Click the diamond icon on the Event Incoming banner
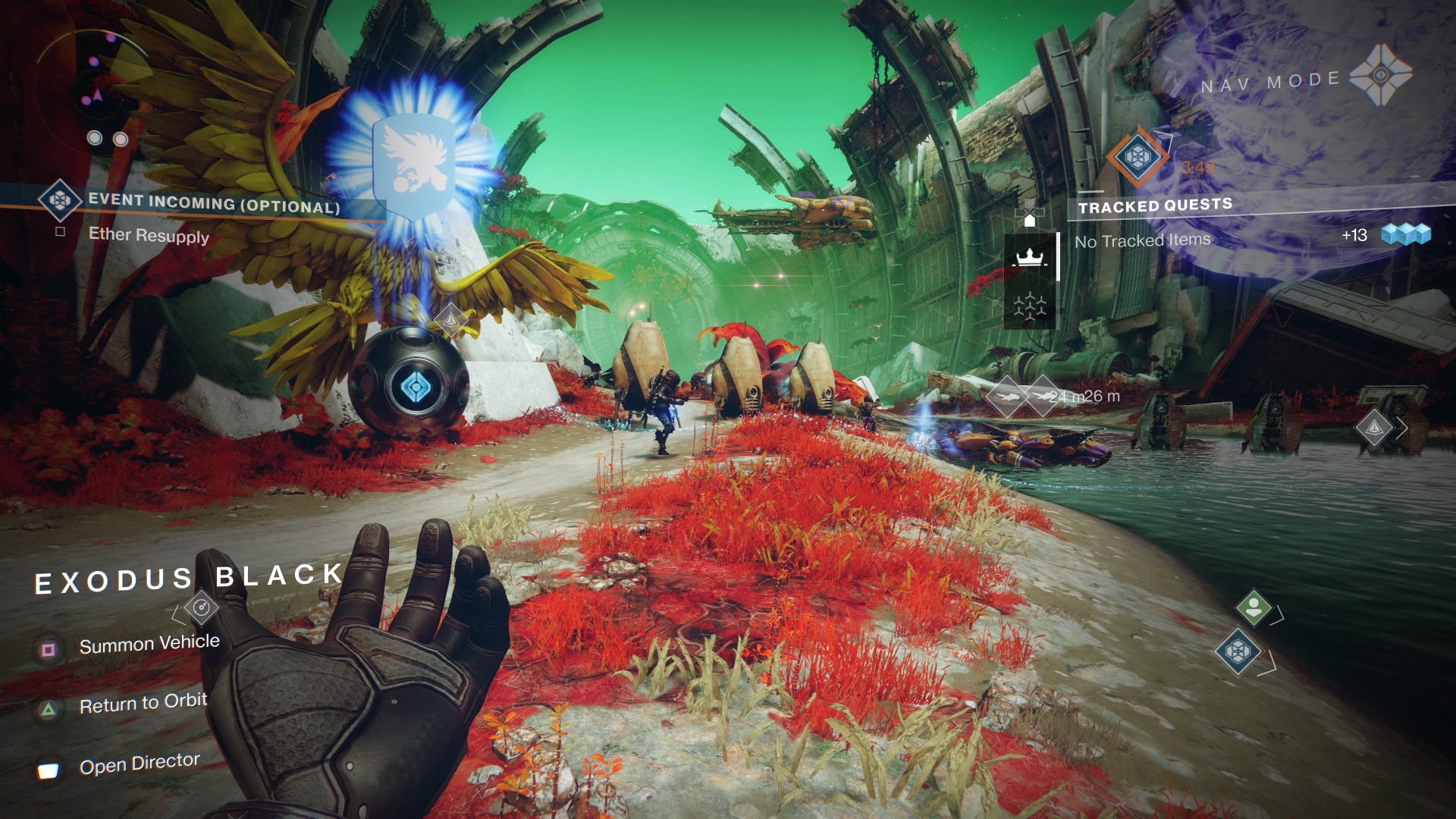The image size is (1456, 819). 61,201
